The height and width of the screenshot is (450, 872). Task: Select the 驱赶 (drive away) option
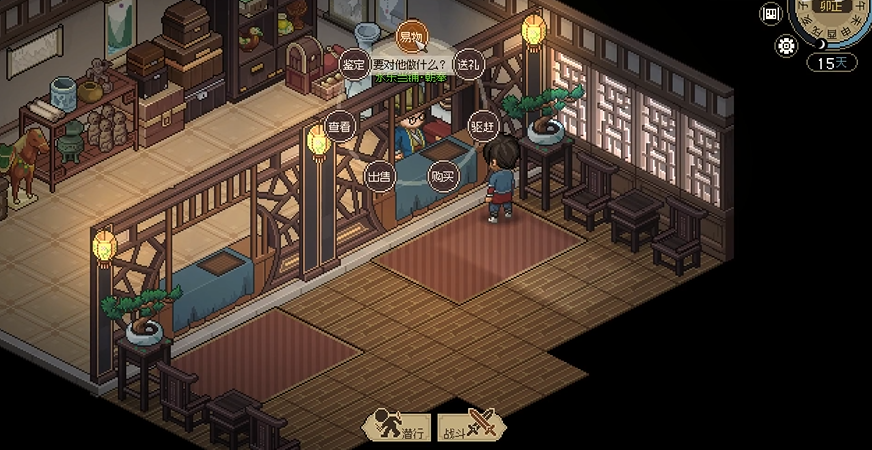click(483, 127)
